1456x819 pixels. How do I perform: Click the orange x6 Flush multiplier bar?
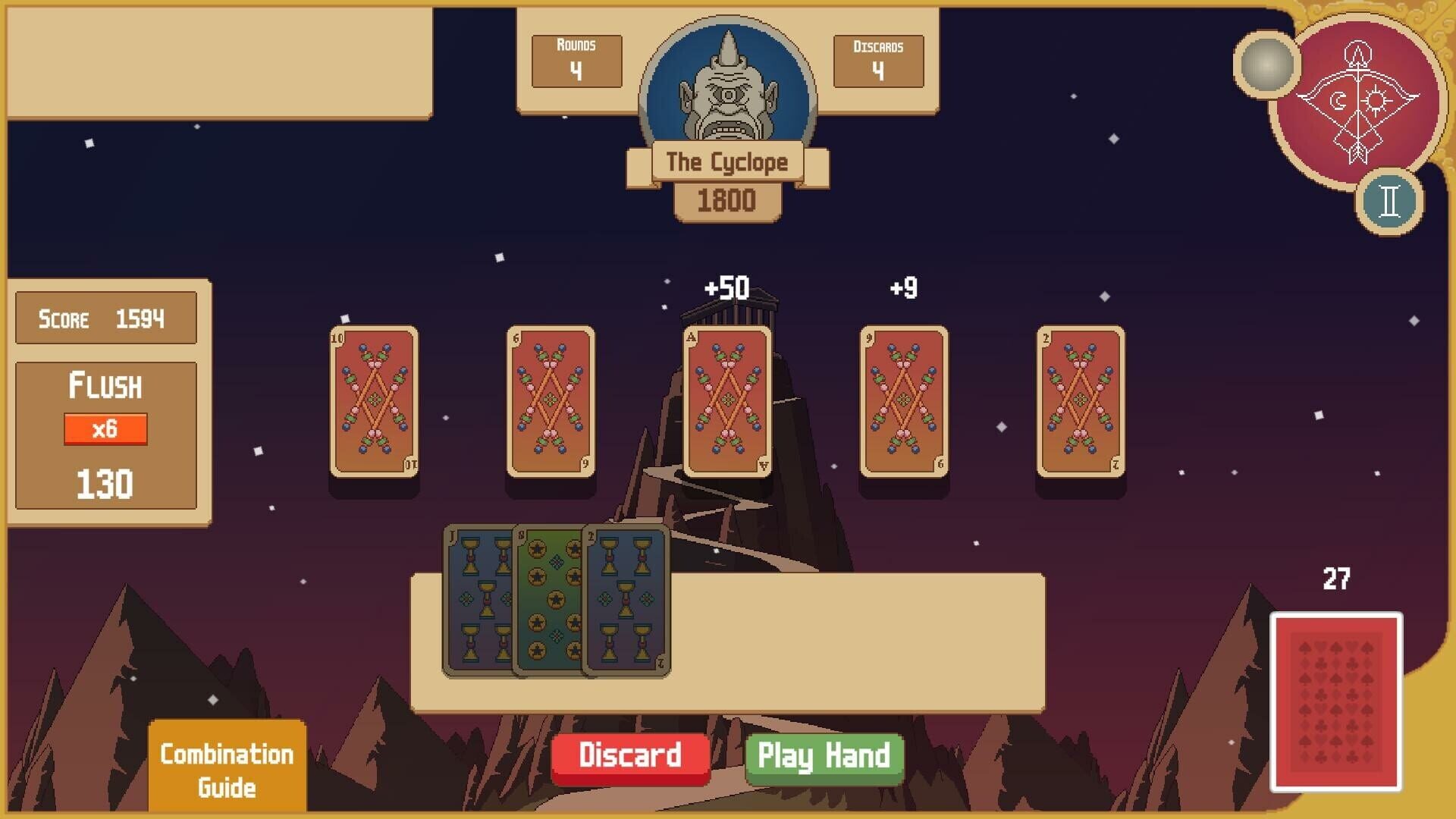pos(105,427)
